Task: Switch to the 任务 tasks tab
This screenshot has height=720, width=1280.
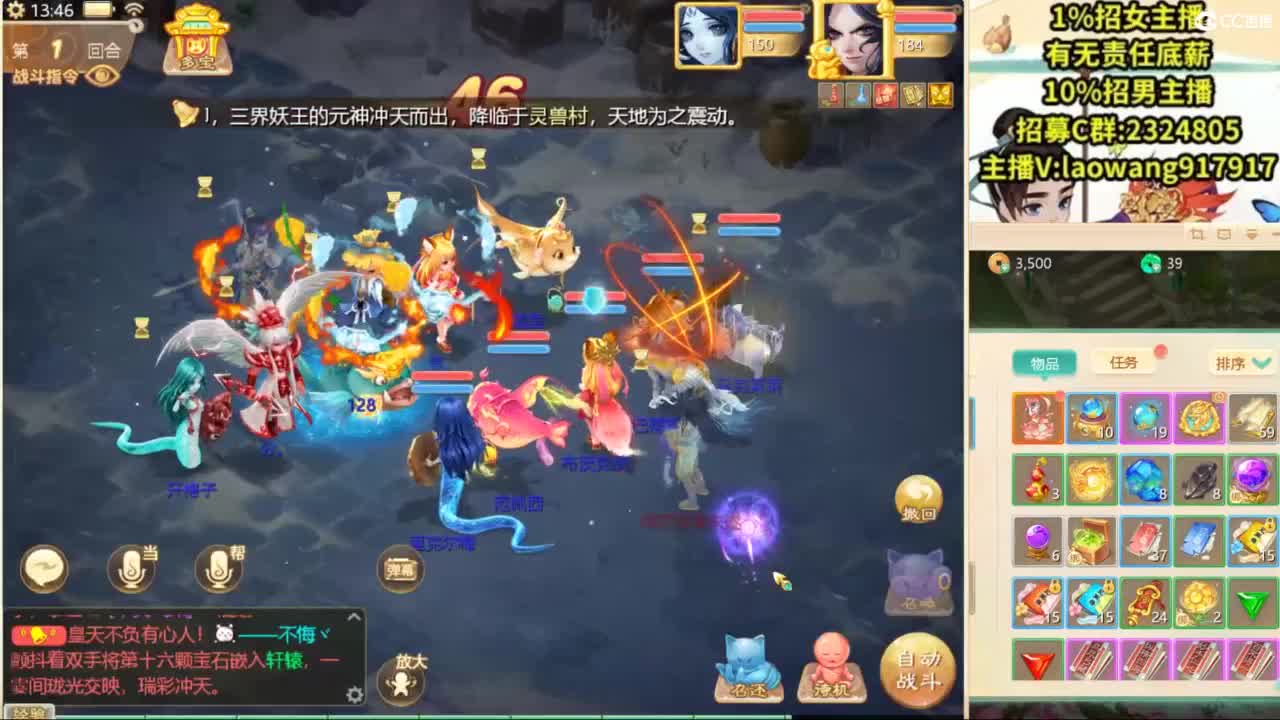Action: pos(1124,362)
